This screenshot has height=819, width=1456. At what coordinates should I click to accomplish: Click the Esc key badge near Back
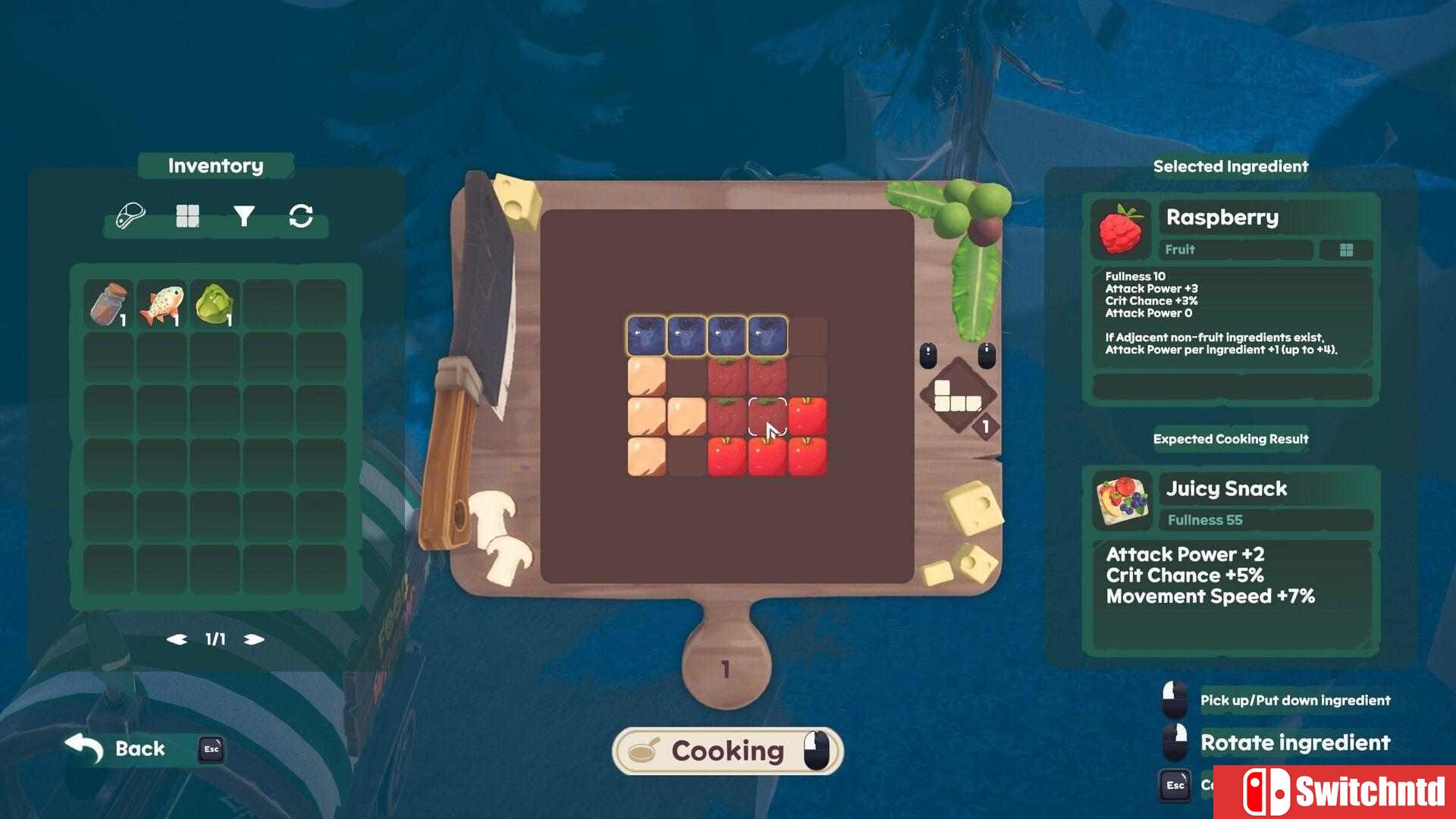[210, 749]
